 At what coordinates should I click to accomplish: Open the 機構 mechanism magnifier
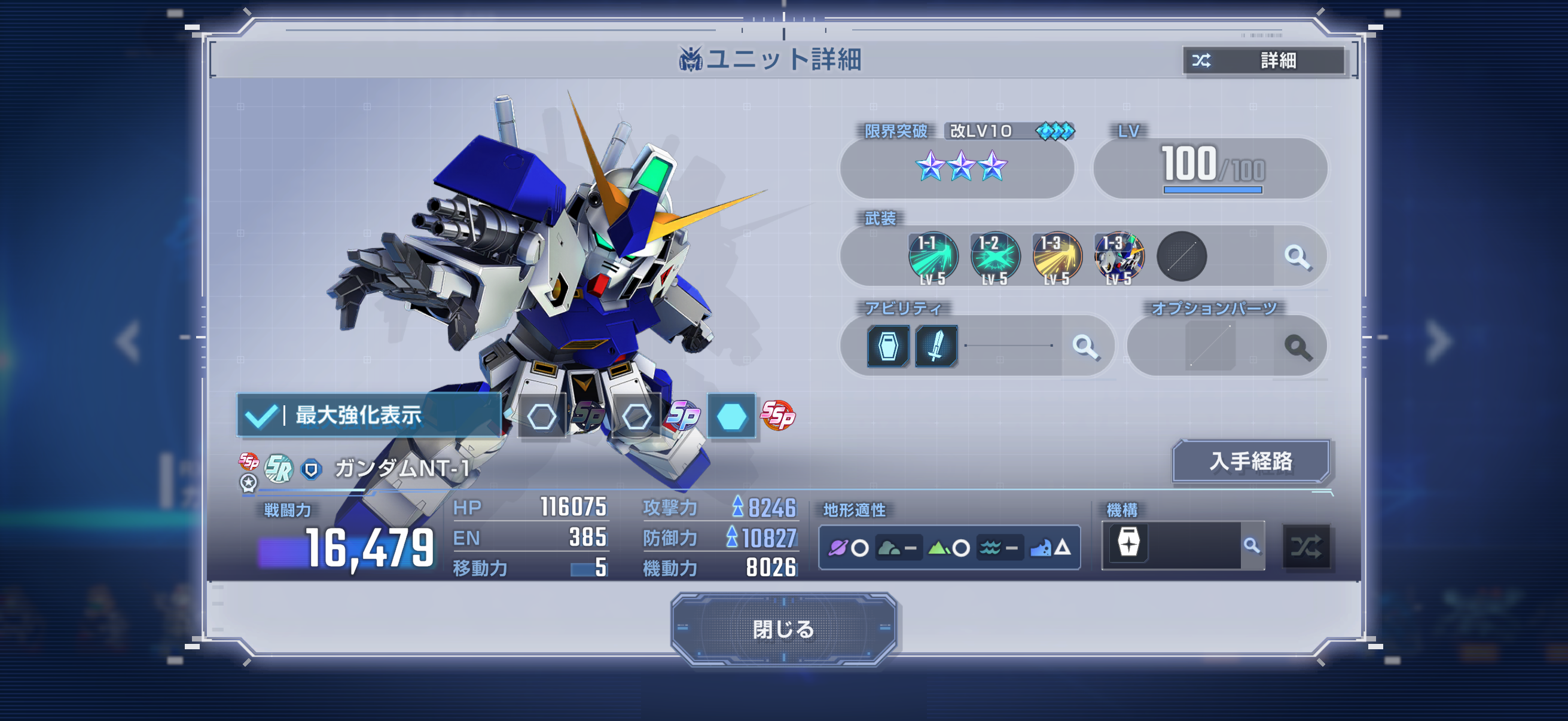point(1252,546)
